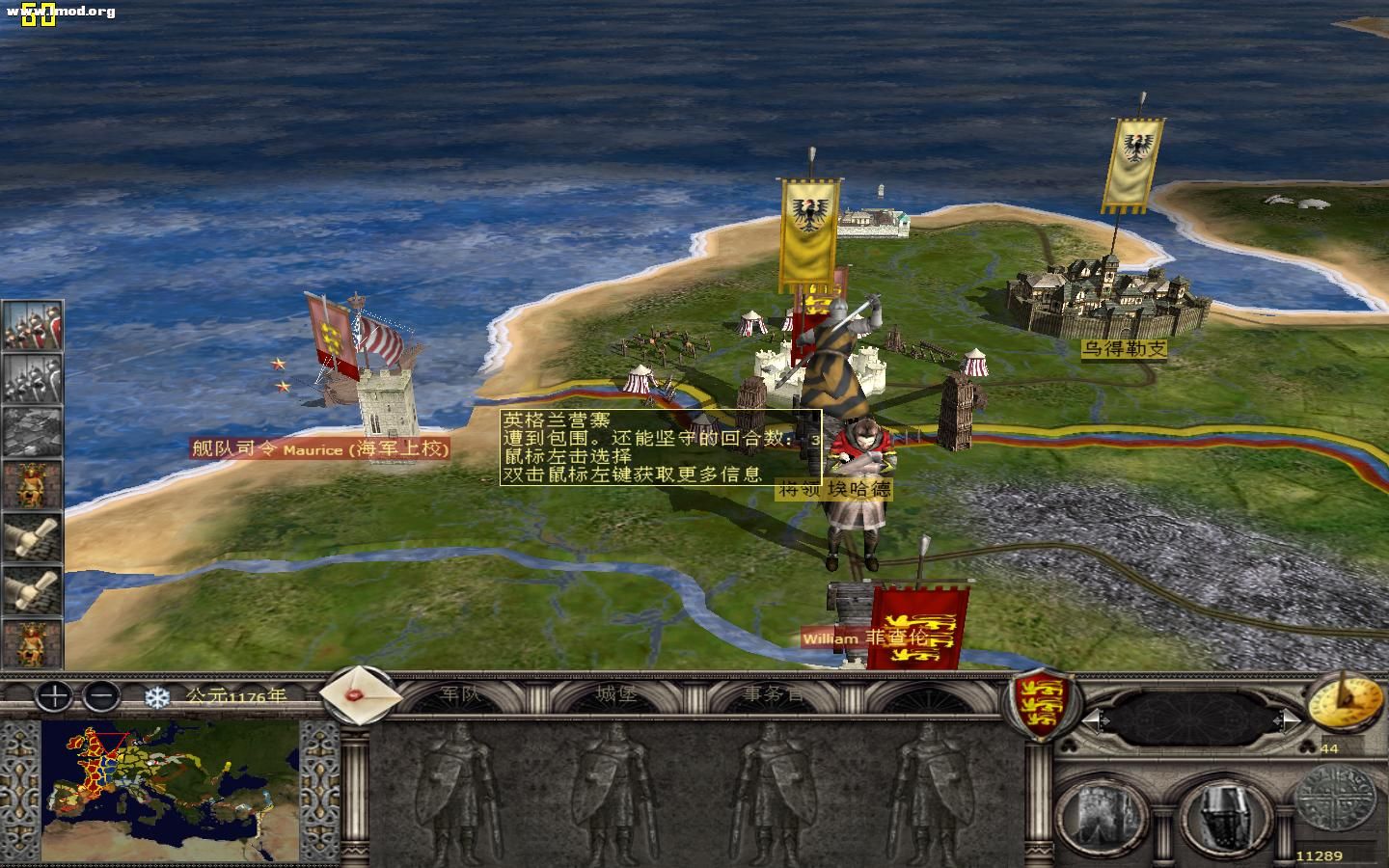Viewport: 1389px width, 868px height.
Task: Click the left arrow beside the review panel
Action: tap(1099, 720)
